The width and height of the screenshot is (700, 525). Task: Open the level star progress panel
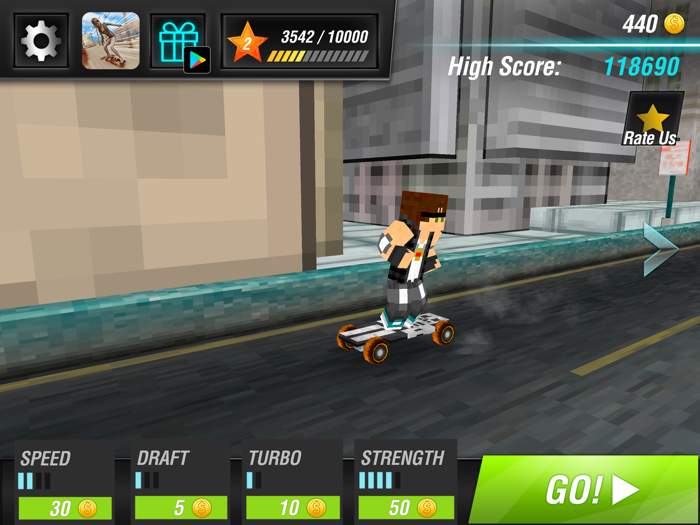pos(300,43)
